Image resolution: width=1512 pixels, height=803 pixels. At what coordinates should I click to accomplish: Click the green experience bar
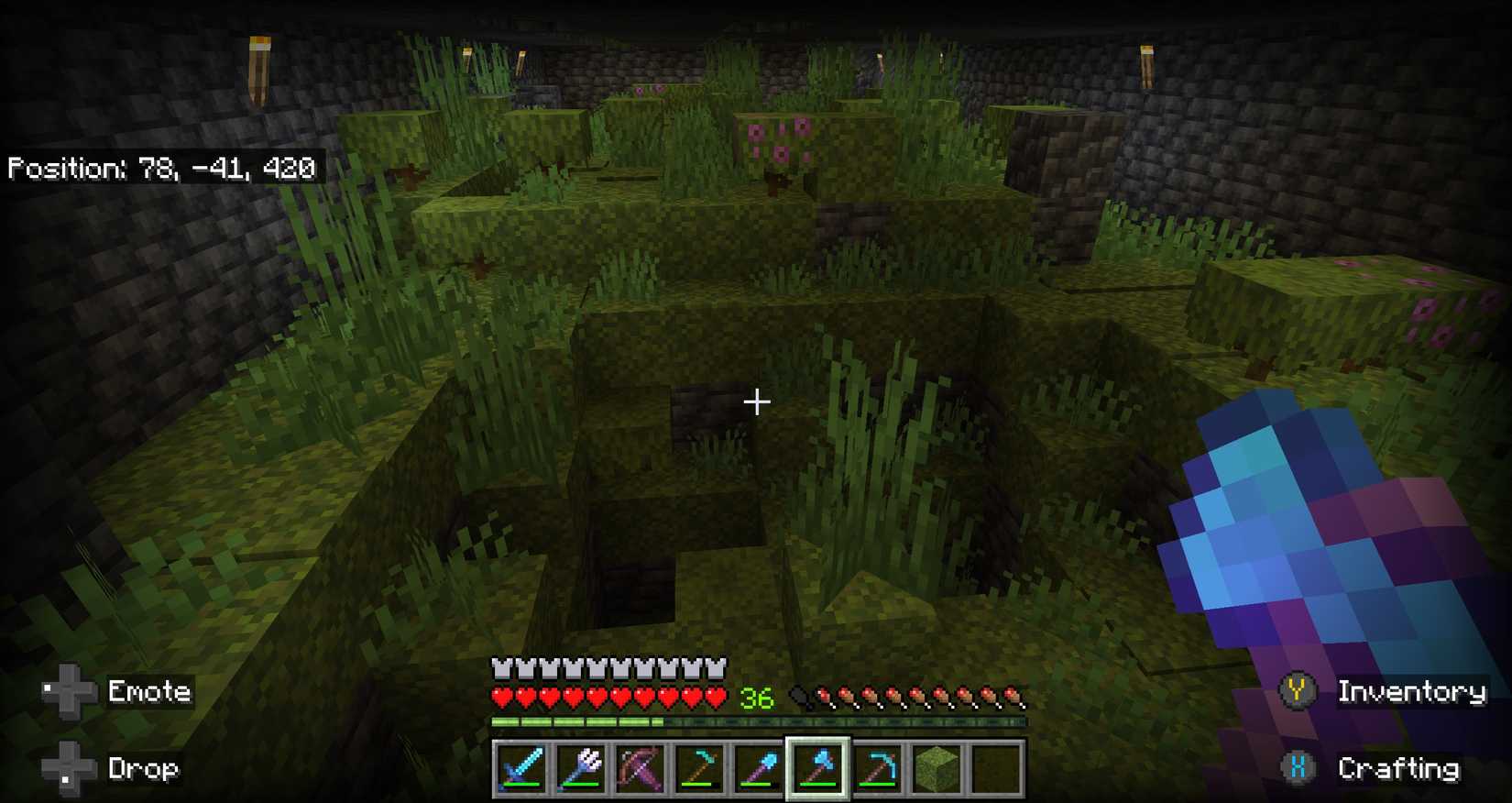pyautogui.click(x=577, y=724)
